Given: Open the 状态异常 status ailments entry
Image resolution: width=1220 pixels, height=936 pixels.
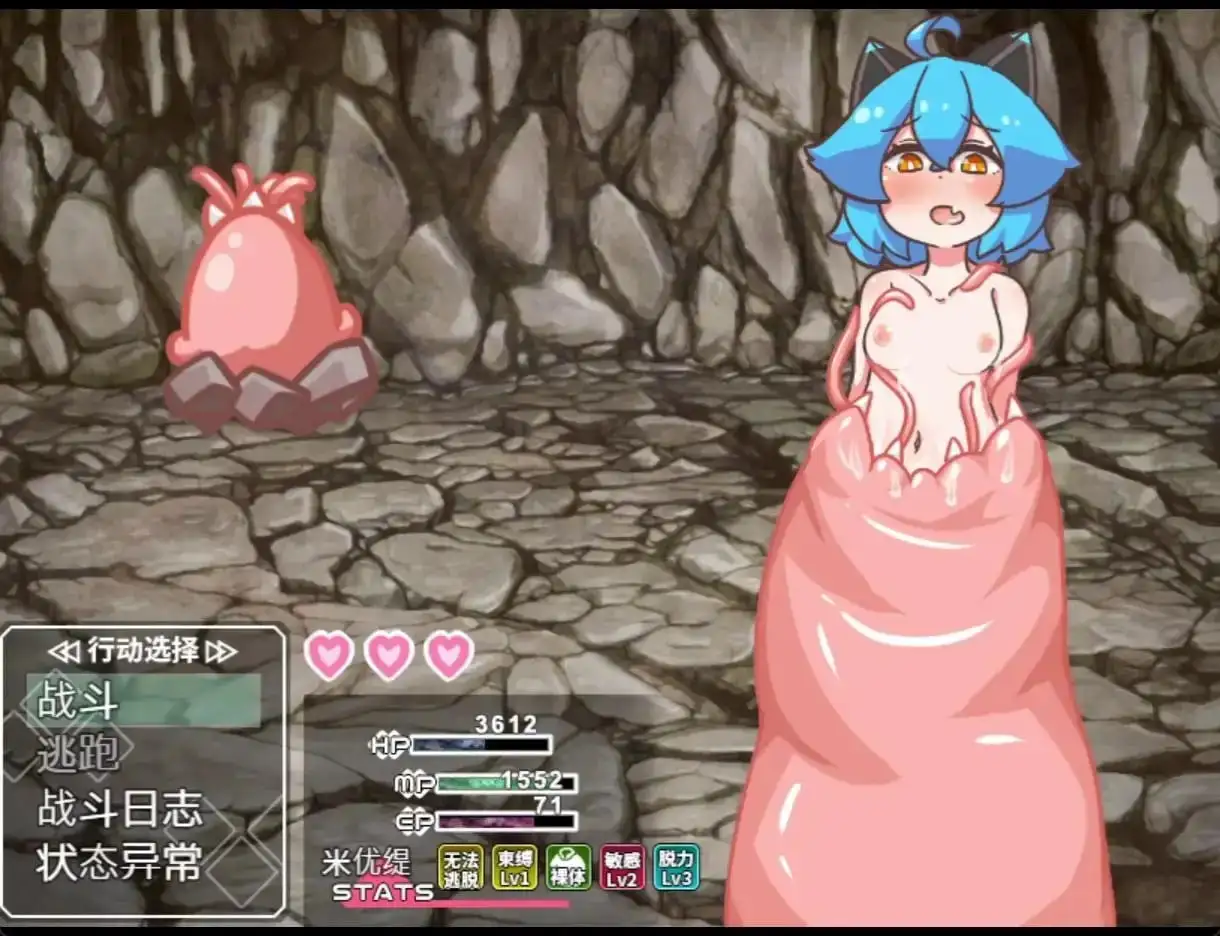Looking at the screenshot, I should coord(120,862).
